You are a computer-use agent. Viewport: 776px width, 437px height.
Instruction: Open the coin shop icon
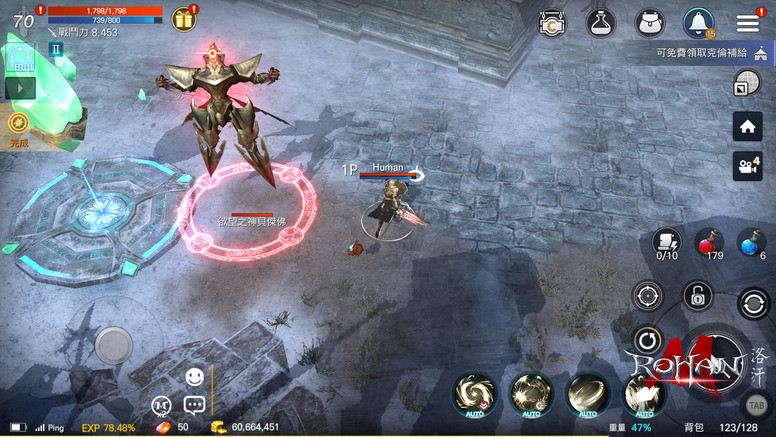(552, 24)
